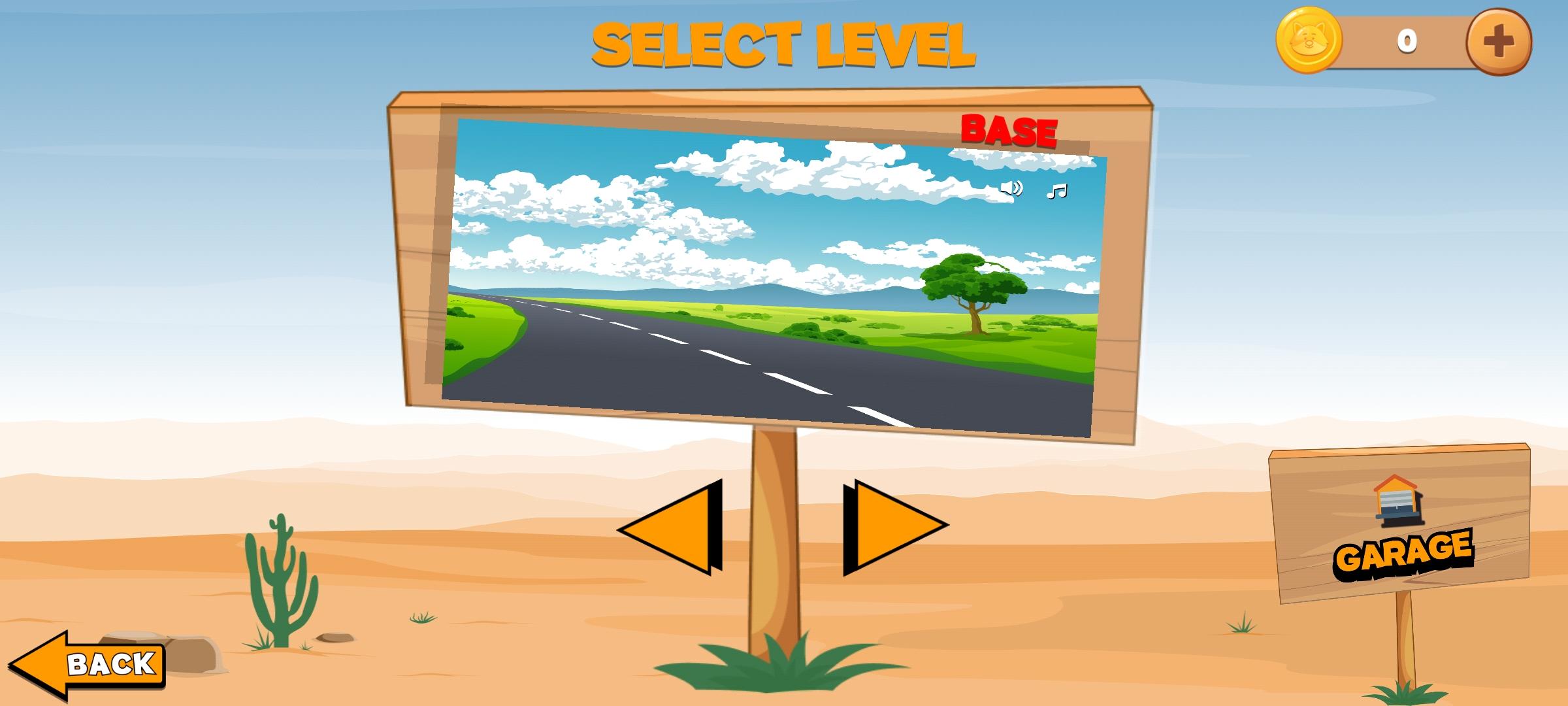Tap the coin balance showing 0

(1408, 41)
